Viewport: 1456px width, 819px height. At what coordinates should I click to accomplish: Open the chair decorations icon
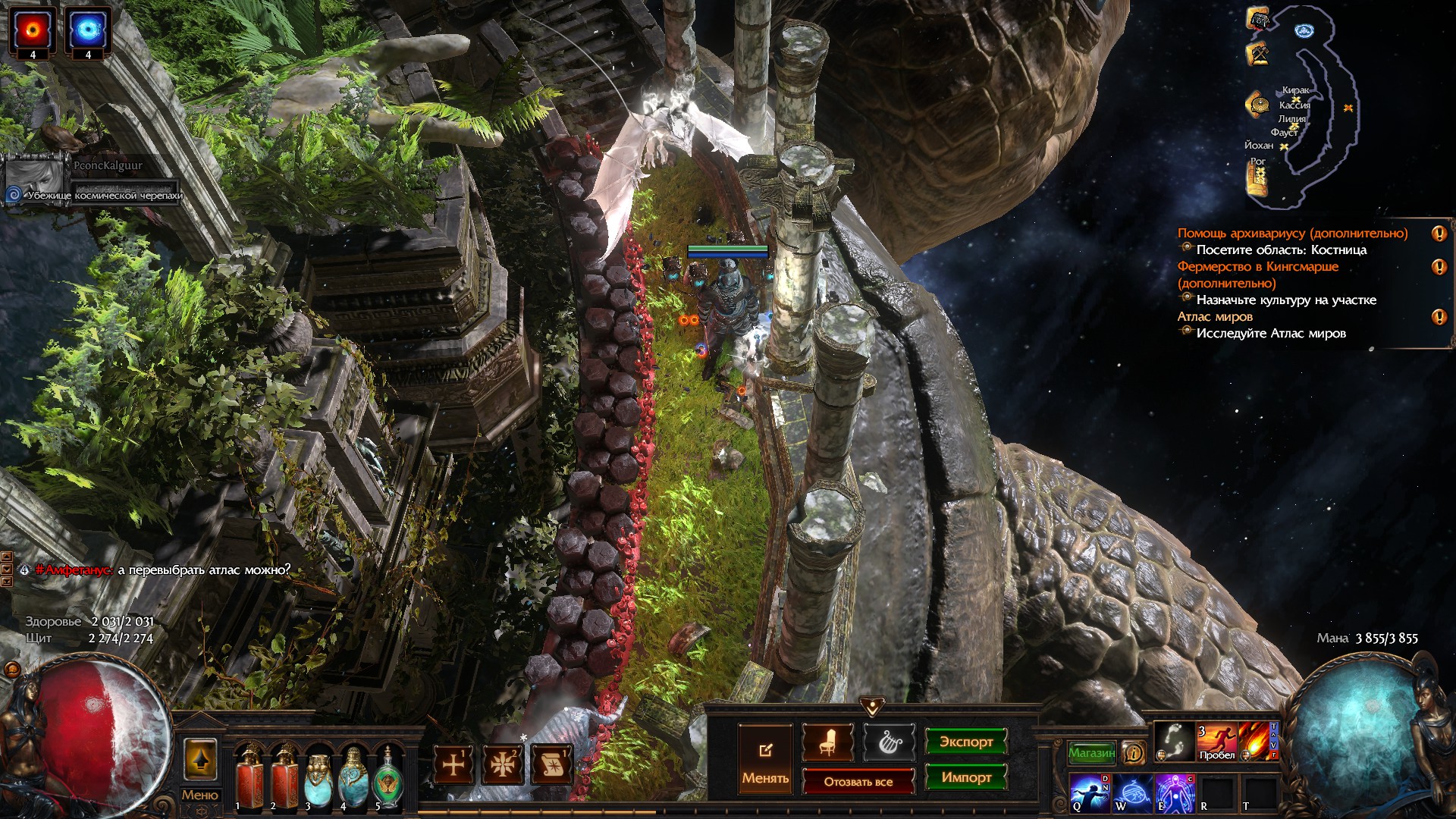coord(827,742)
